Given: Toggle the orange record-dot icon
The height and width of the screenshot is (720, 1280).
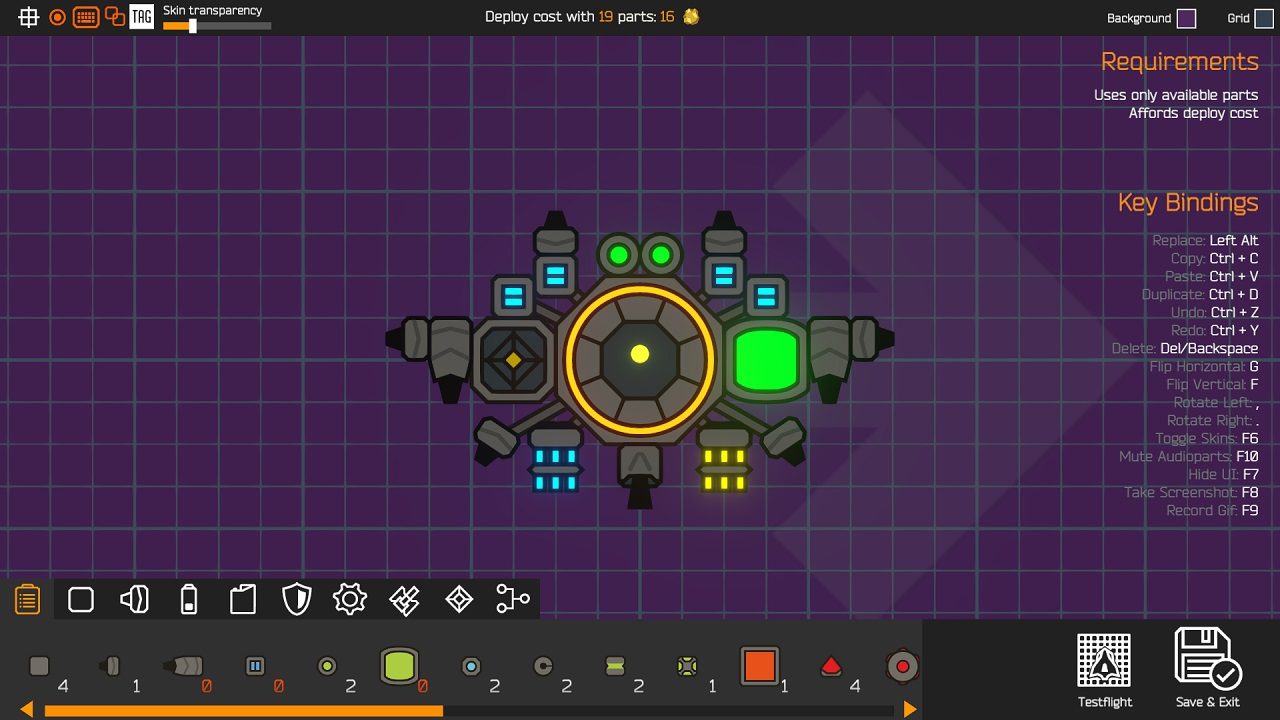Looking at the screenshot, I should pyautogui.click(x=58, y=17).
